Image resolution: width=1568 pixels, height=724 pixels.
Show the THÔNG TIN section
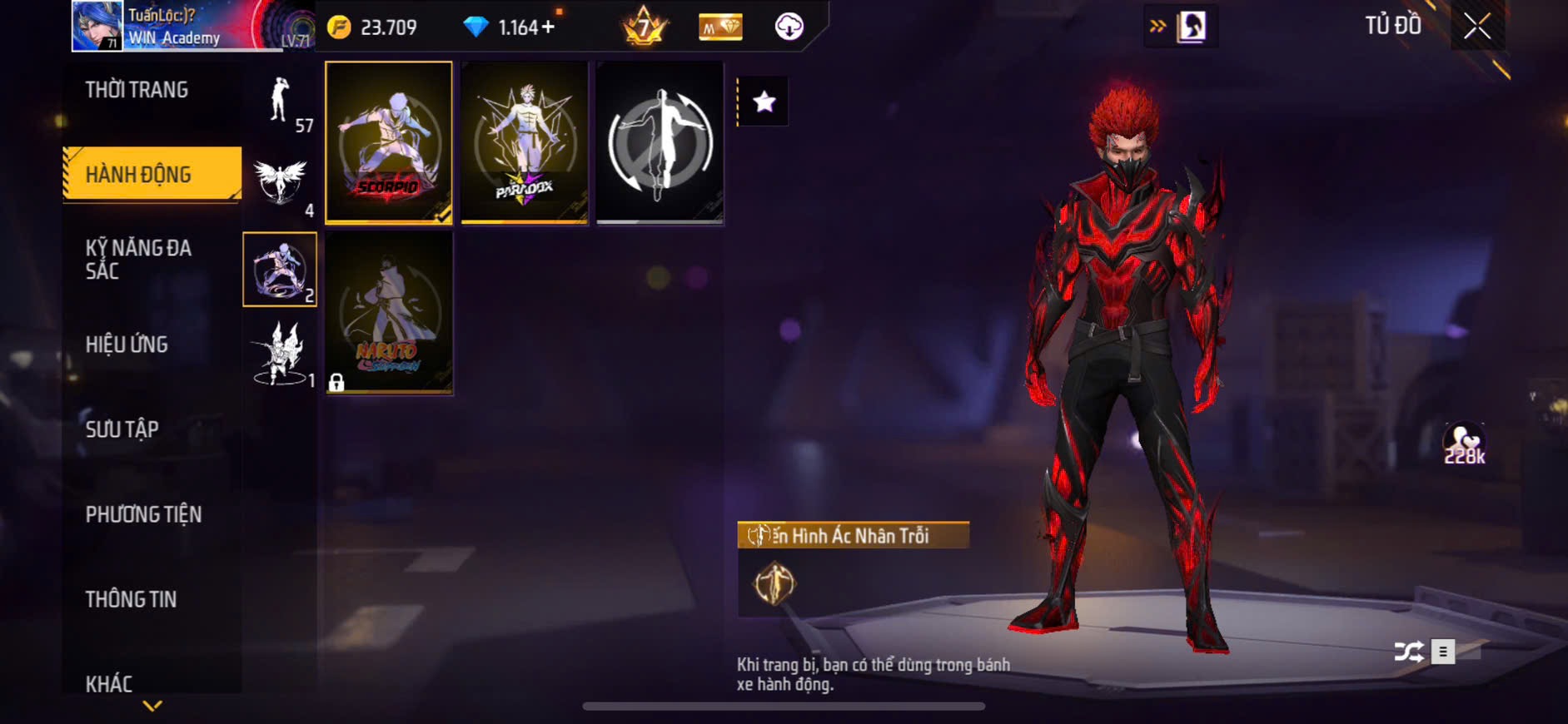click(x=131, y=599)
